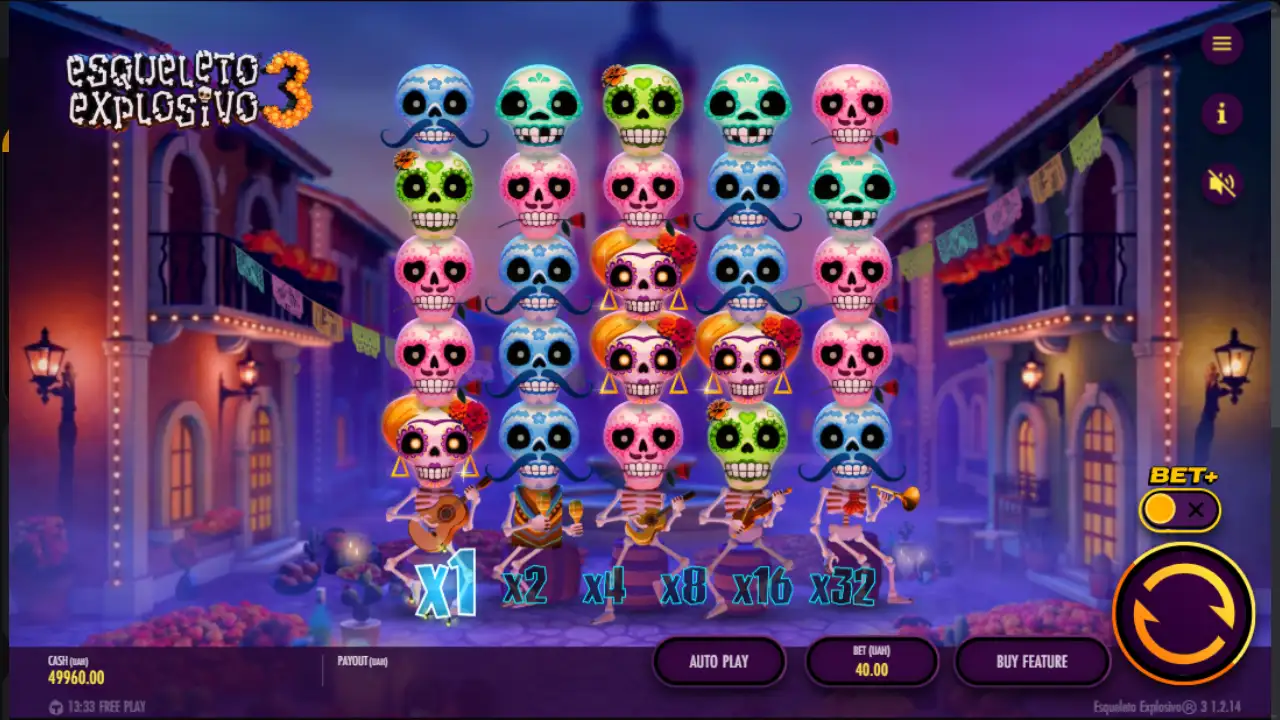Spin the reels
The height and width of the screenshot is (720, 1280).
coord(1184,613)
